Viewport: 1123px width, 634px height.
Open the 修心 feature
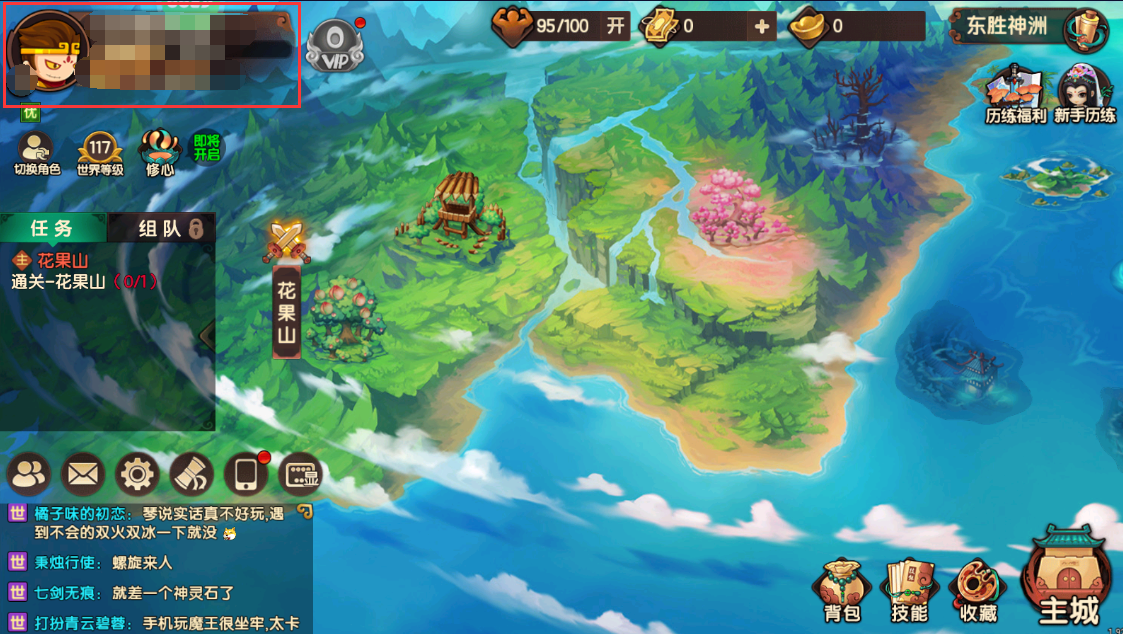[x=160, y=153]
